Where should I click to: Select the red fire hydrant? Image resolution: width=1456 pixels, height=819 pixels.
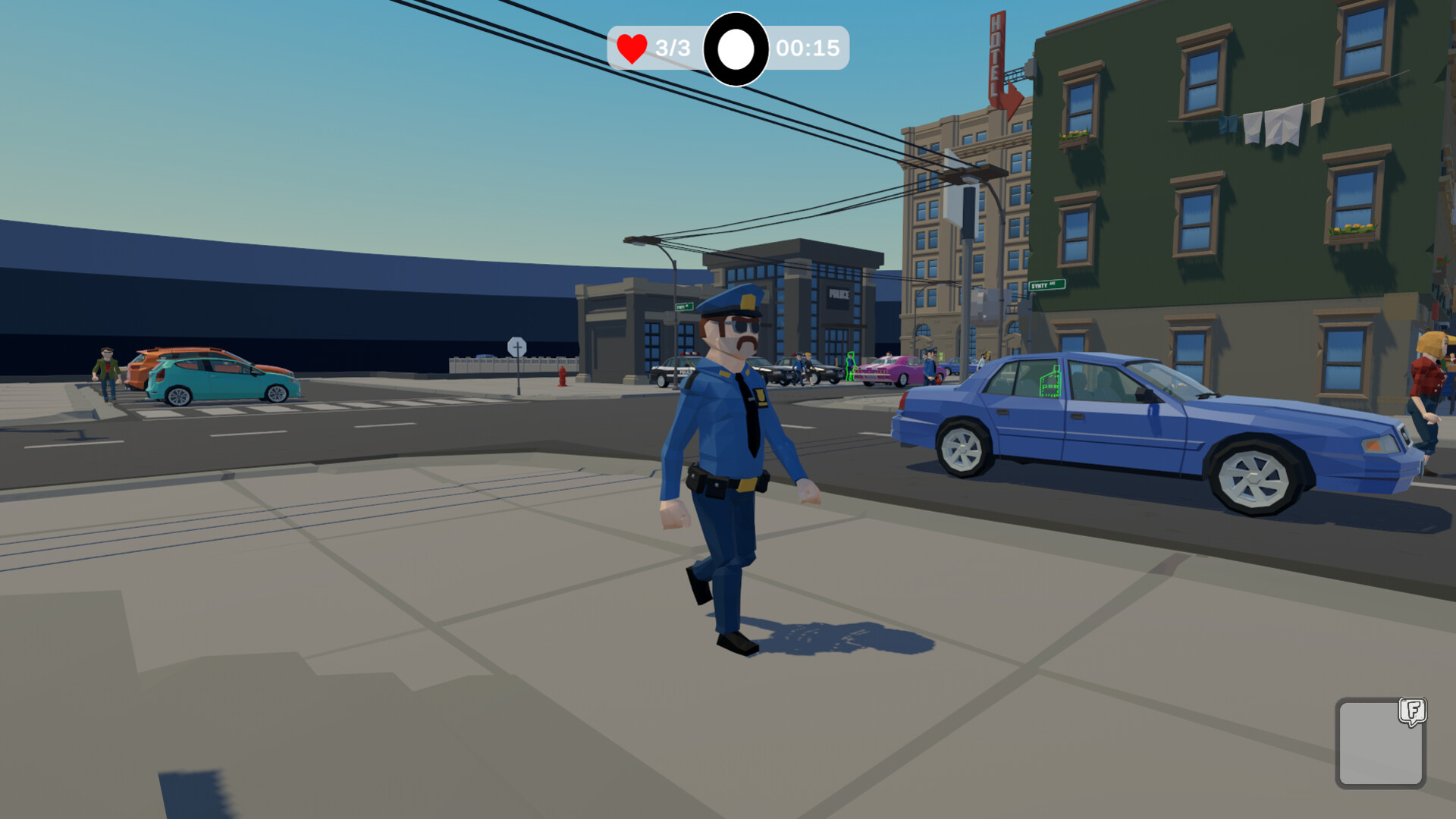pos(561,375)
